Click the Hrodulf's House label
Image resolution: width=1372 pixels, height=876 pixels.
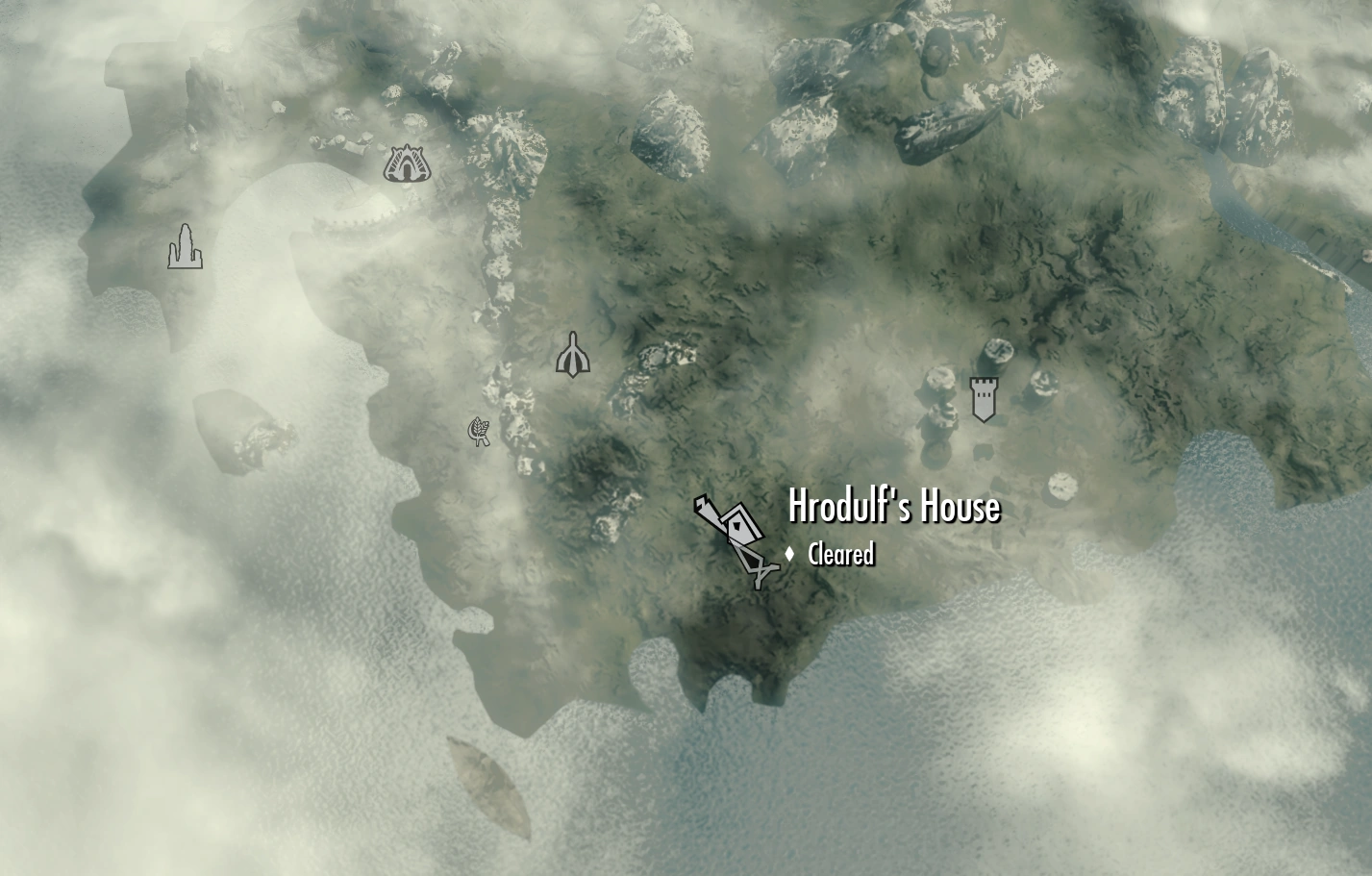click(x=892, y=507)
